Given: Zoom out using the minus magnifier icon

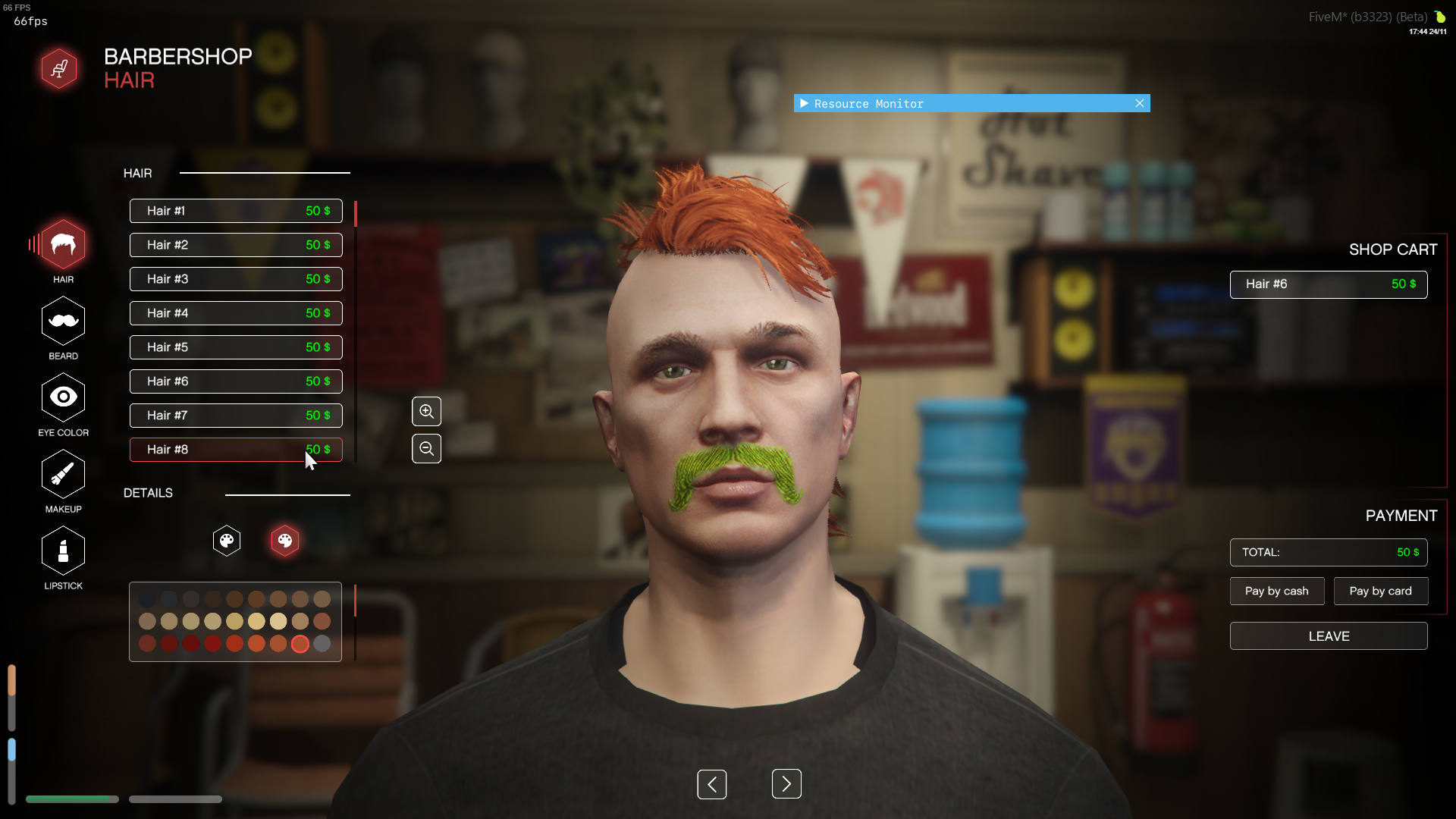Looking at the screenshot, I should click(426, 448).
